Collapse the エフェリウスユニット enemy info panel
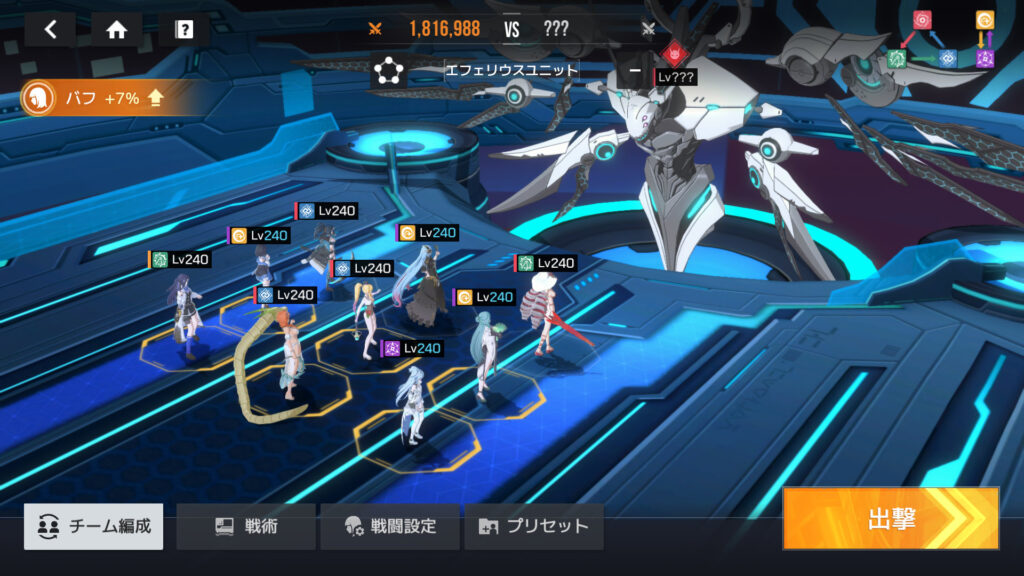This screenshot has width=1024, height=576. (635, 71)
